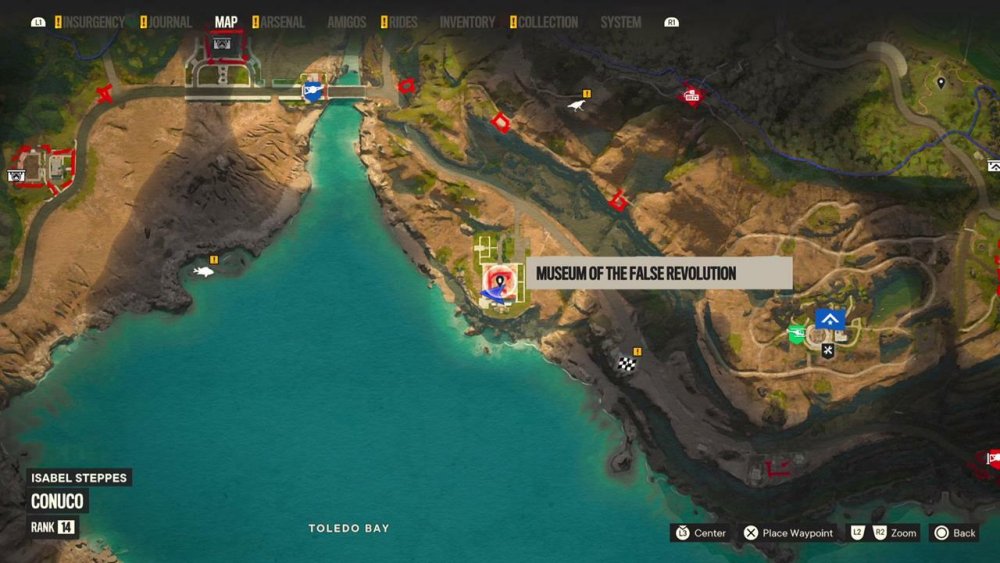Click the black crossed-tools marker

pyautogui.click(x=828, y=350)
